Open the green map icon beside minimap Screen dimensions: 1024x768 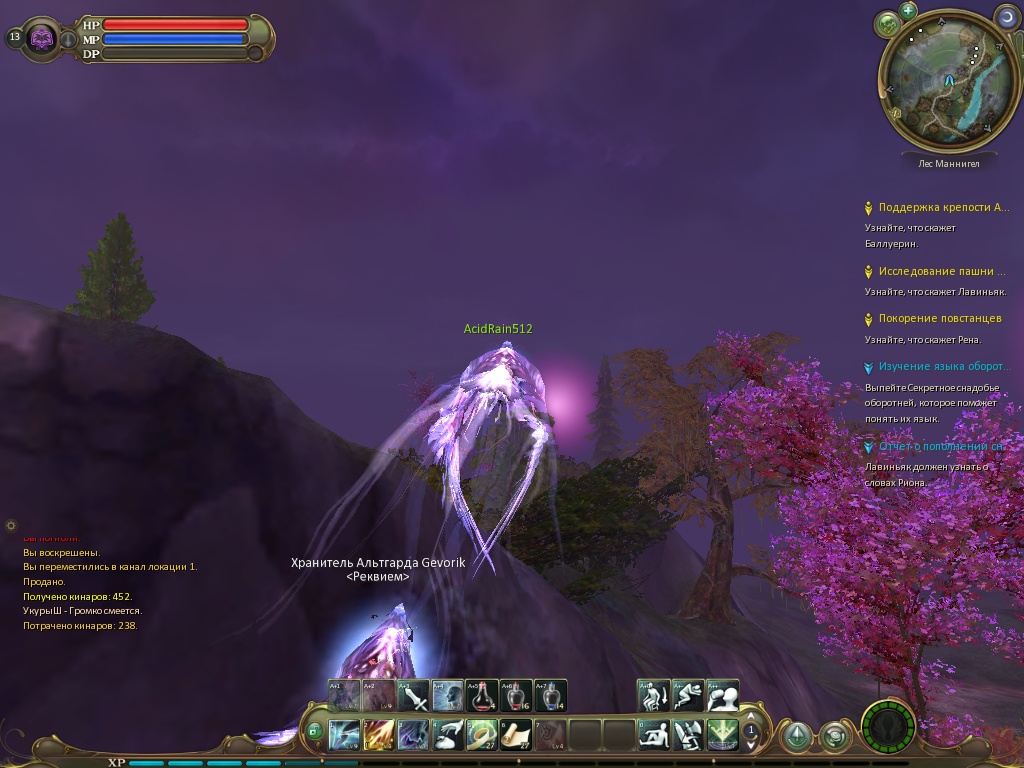(886, 23)
